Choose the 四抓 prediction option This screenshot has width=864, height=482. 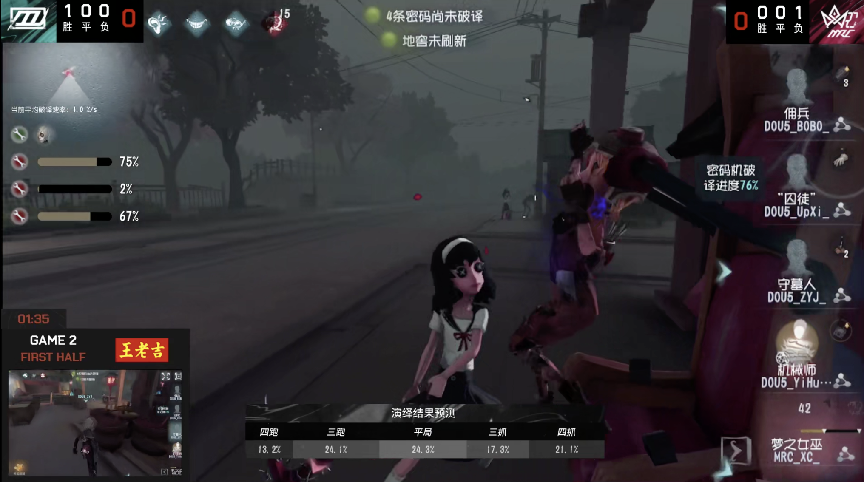tap(566, 442)
